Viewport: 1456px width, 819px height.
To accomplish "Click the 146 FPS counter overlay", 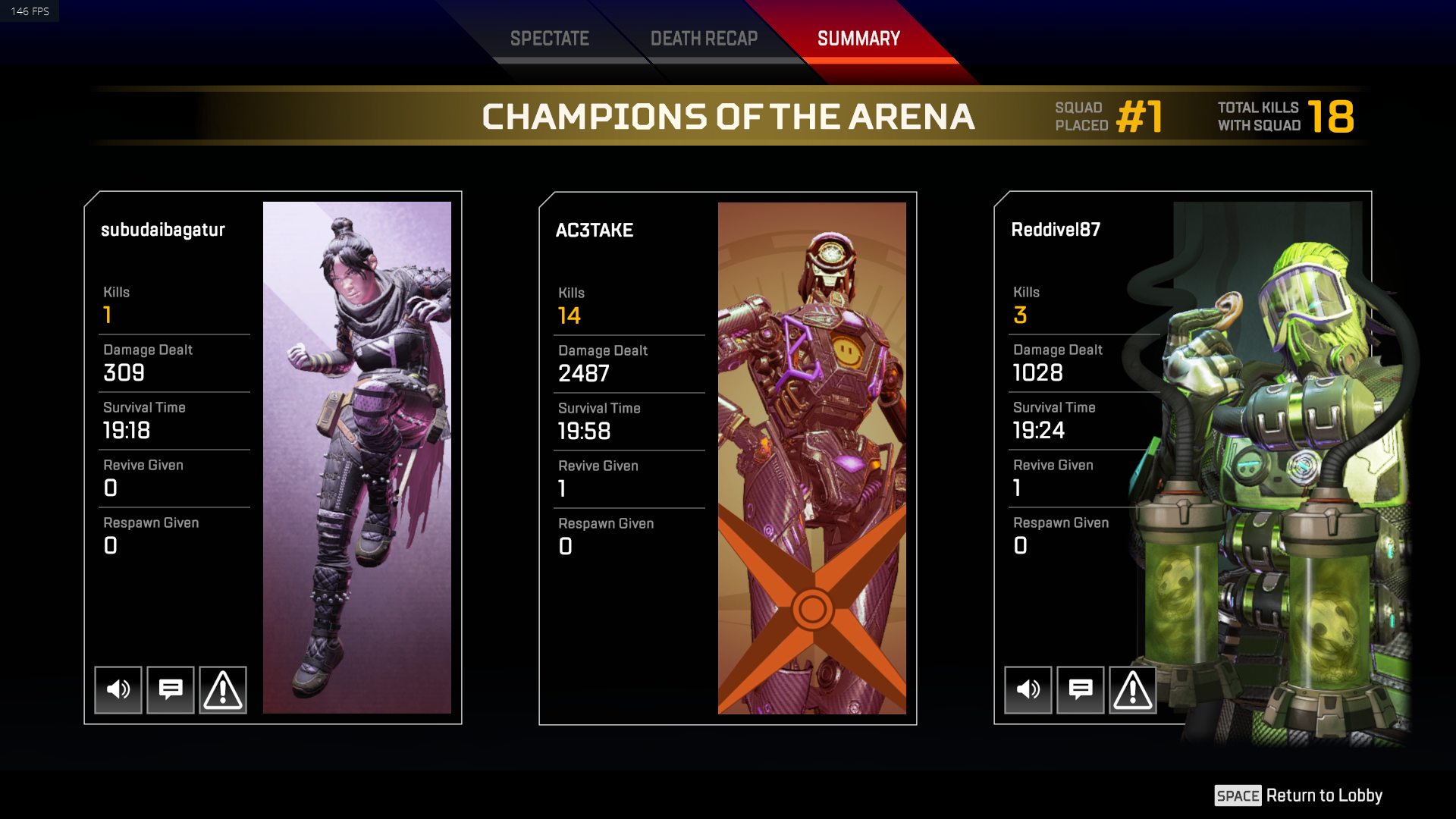I will pos(29,11).
